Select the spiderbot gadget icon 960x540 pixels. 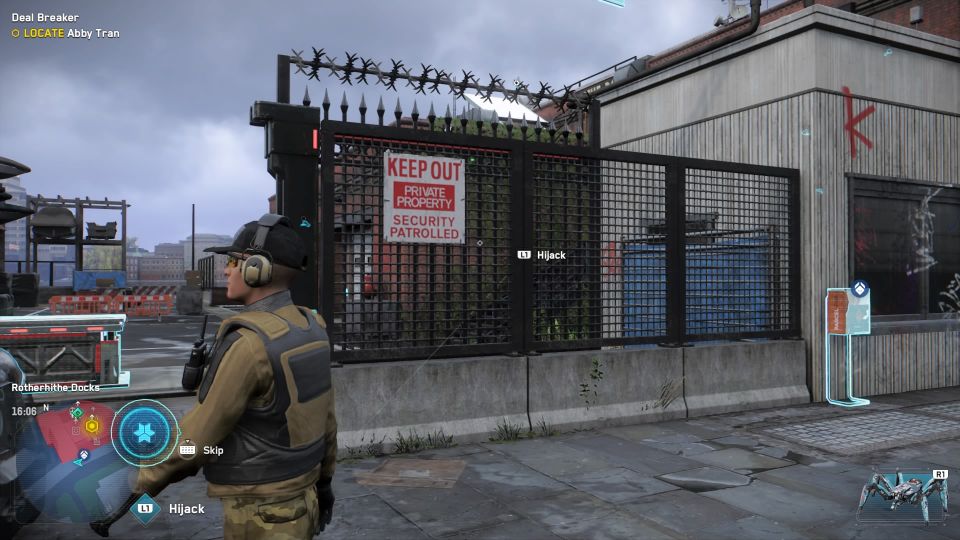[x=907, y=496]
